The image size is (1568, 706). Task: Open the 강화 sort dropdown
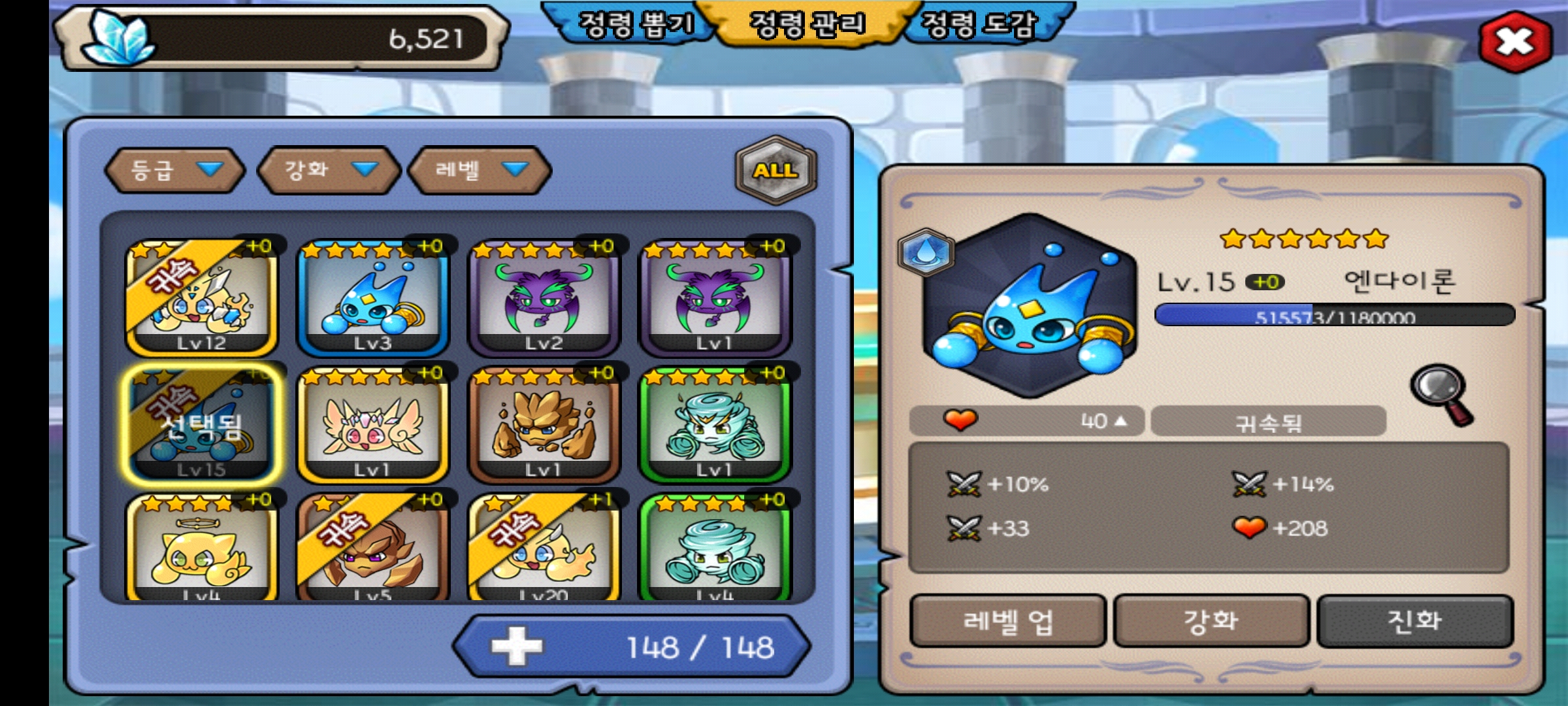(329, 170)
